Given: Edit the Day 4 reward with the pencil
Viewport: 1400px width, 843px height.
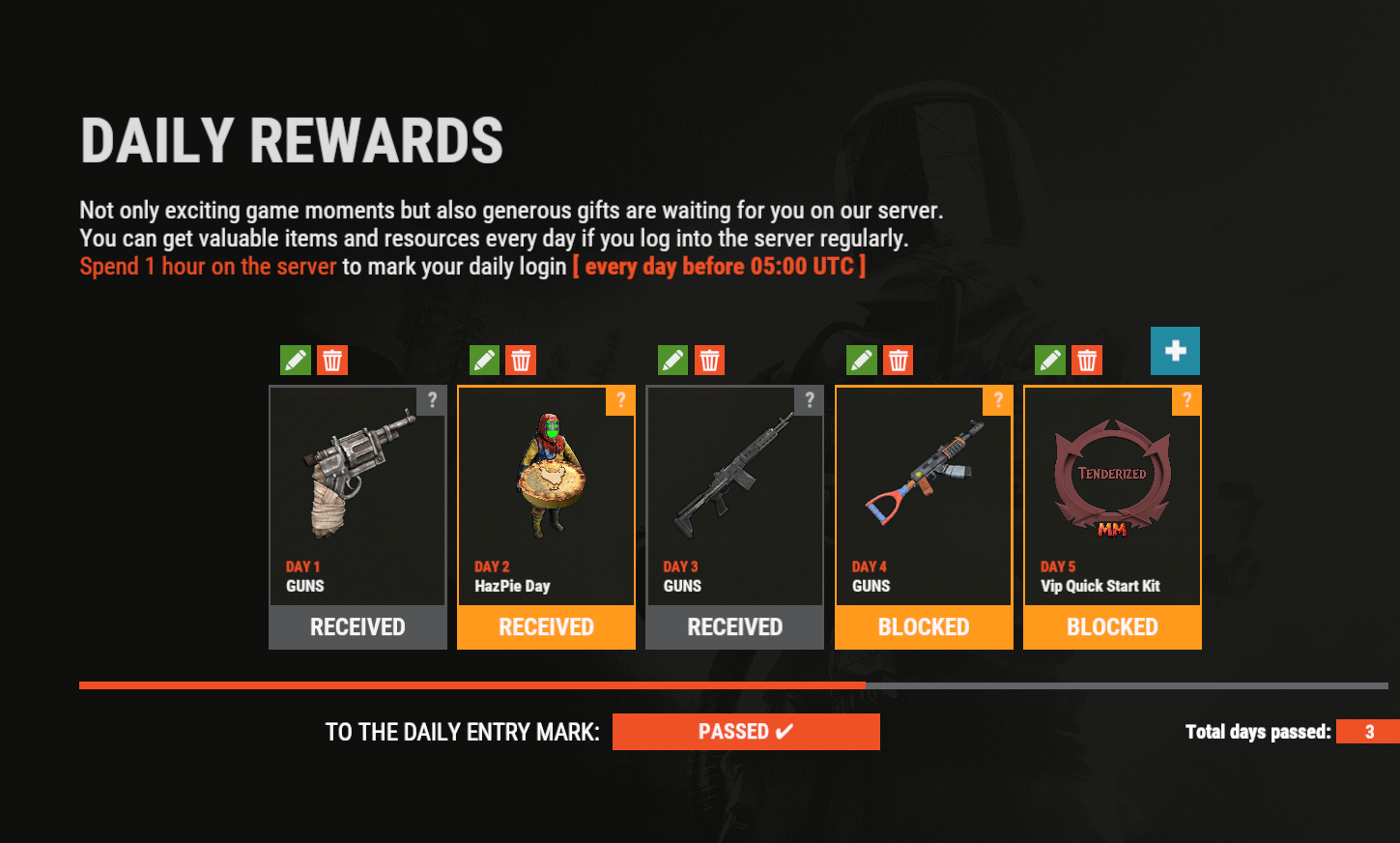Looking at the screenshot, I should [x=862, y=361].
